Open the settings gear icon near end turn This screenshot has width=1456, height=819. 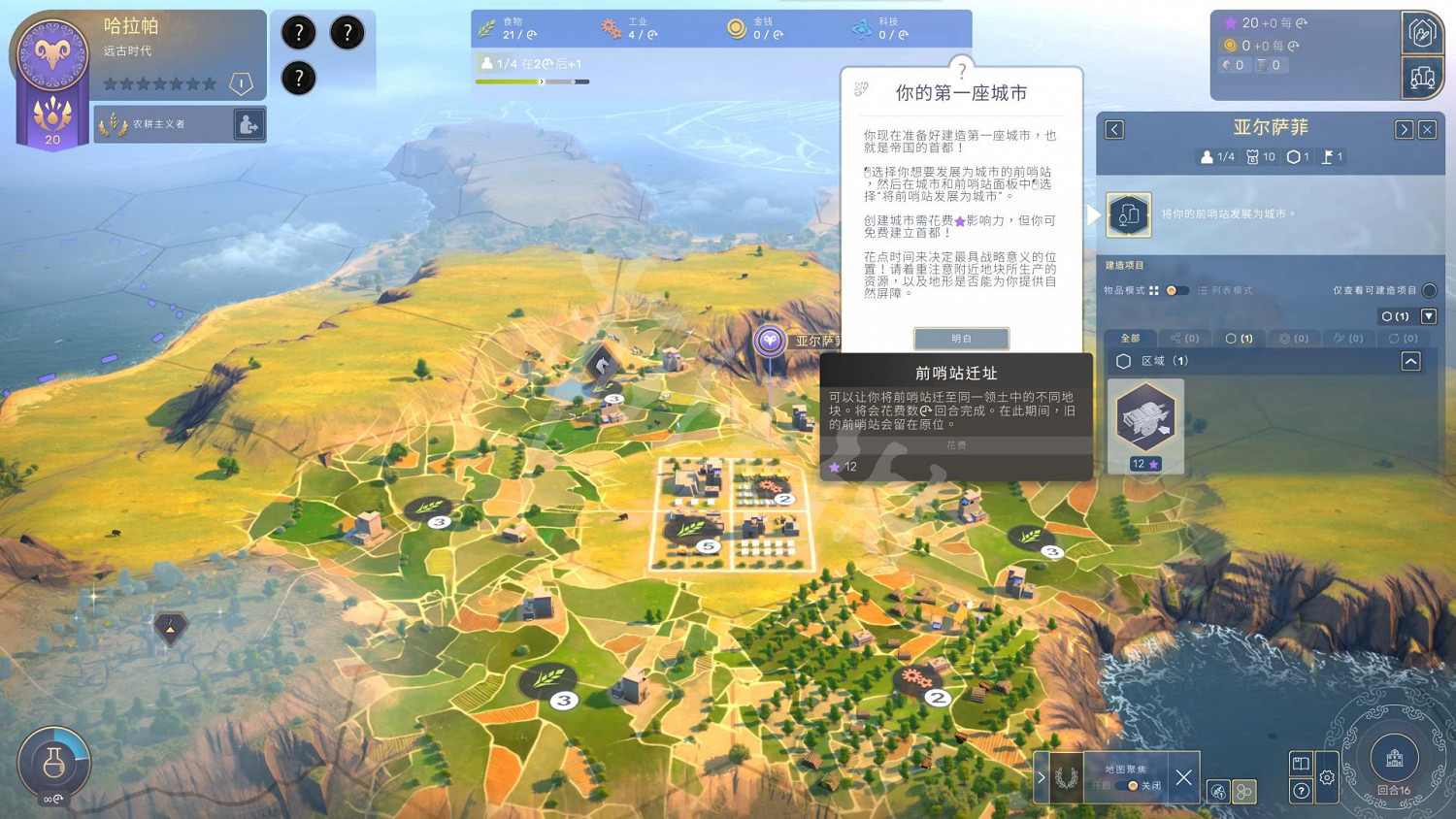(x=1327, y=776)
